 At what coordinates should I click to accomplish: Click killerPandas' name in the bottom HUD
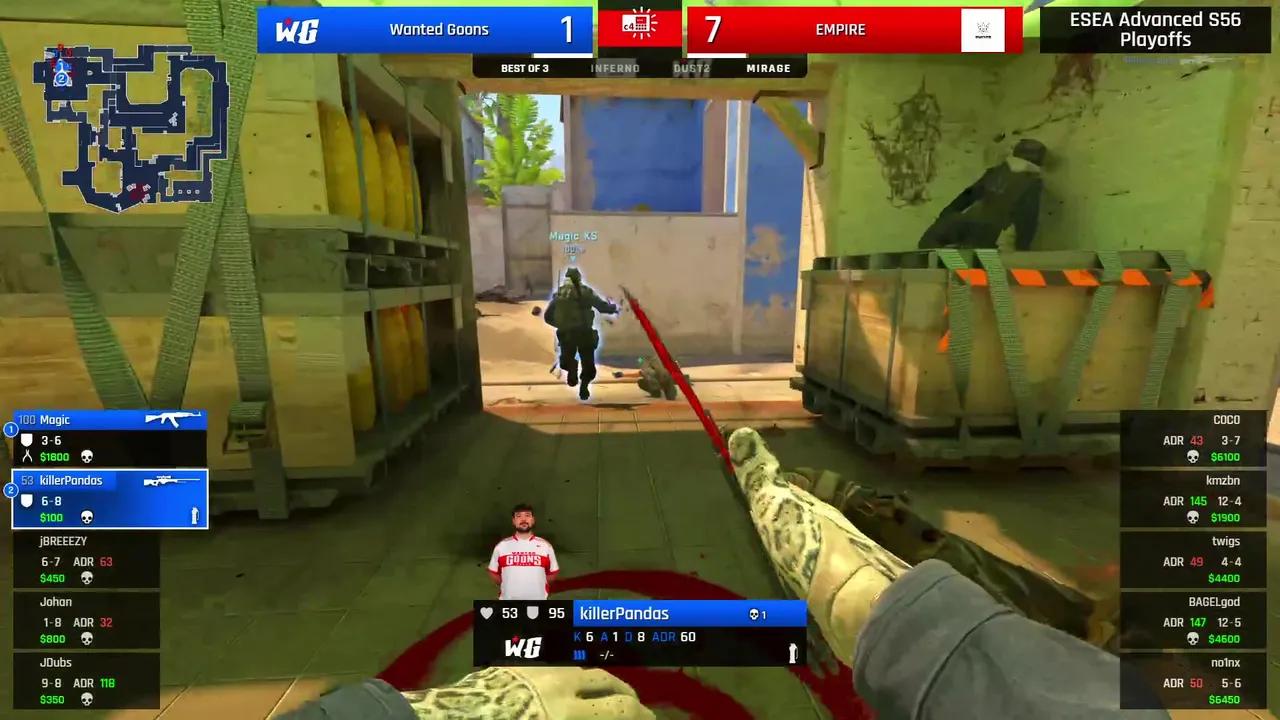point(624,613)
